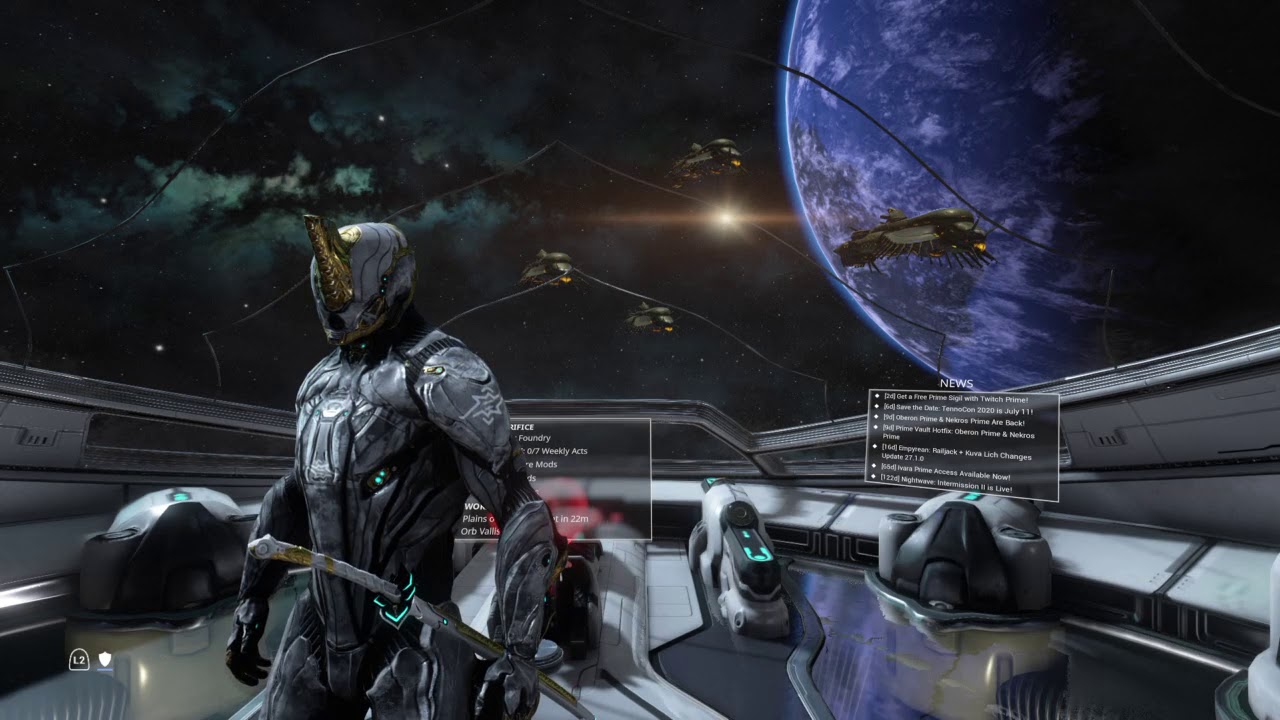Read the TennoCon 2020 save-the-date news
1280x720 pixels.
click(957, 410)
